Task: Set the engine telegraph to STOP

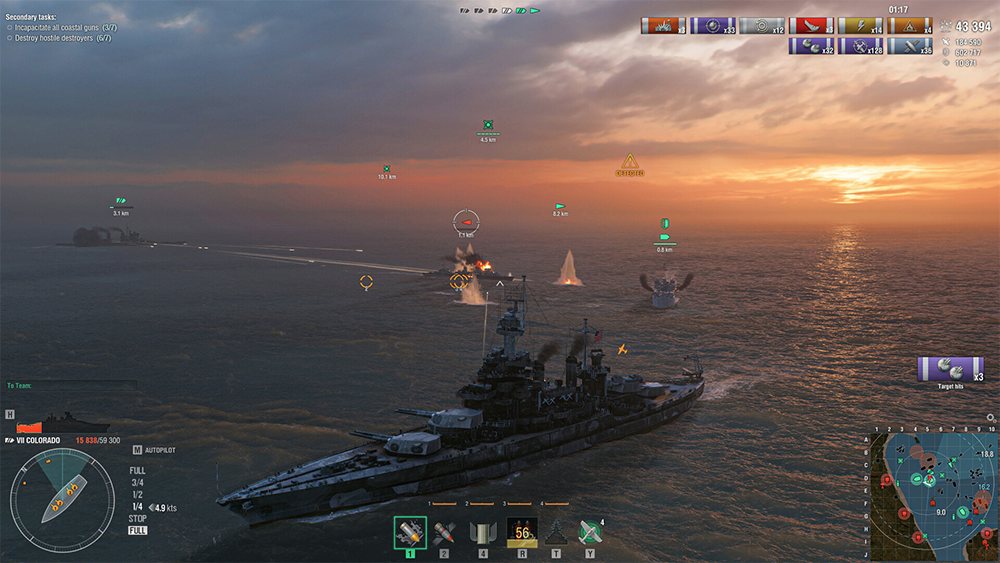Action: pyautogui.click(x=137, y=518)
